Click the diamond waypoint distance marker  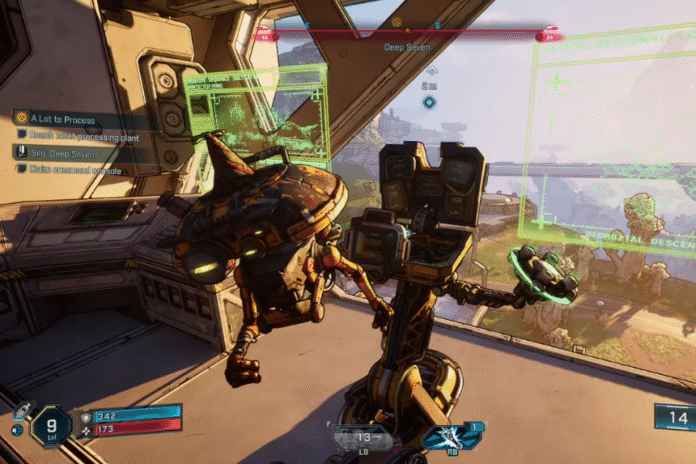[429, 102]
